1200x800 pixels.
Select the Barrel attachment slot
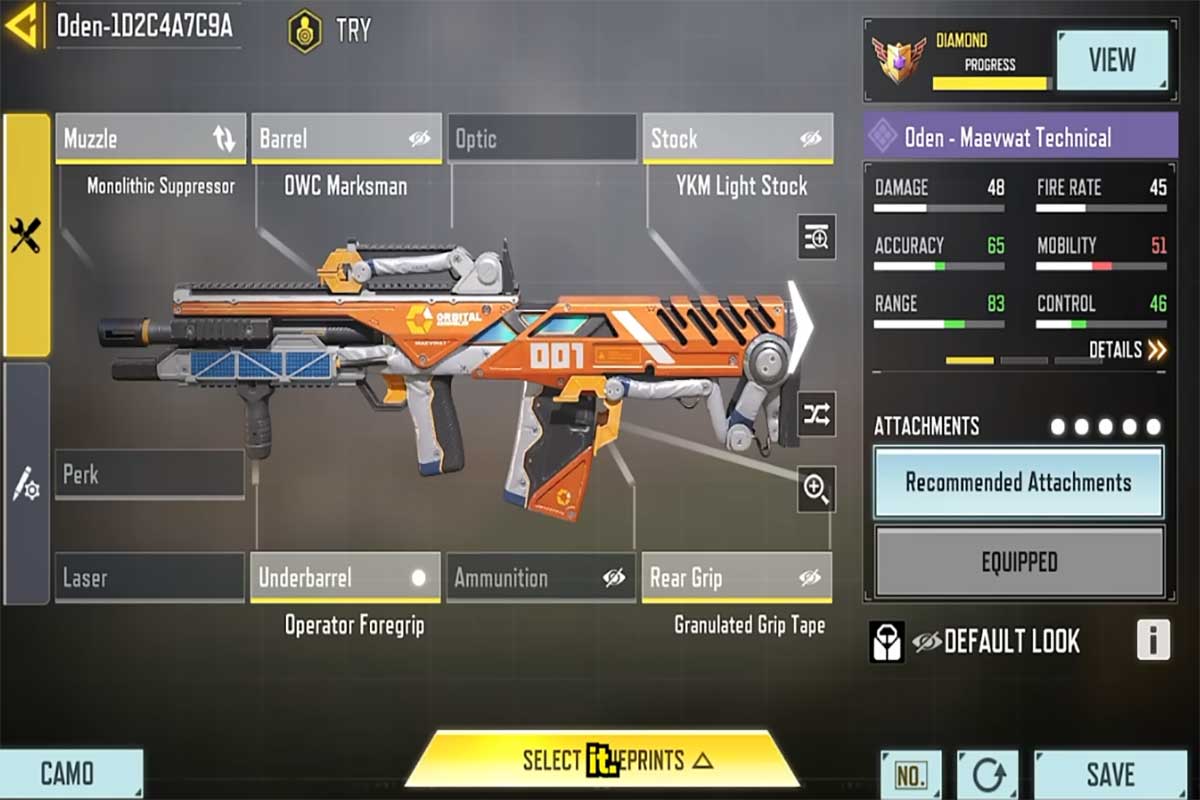(345, 139)
